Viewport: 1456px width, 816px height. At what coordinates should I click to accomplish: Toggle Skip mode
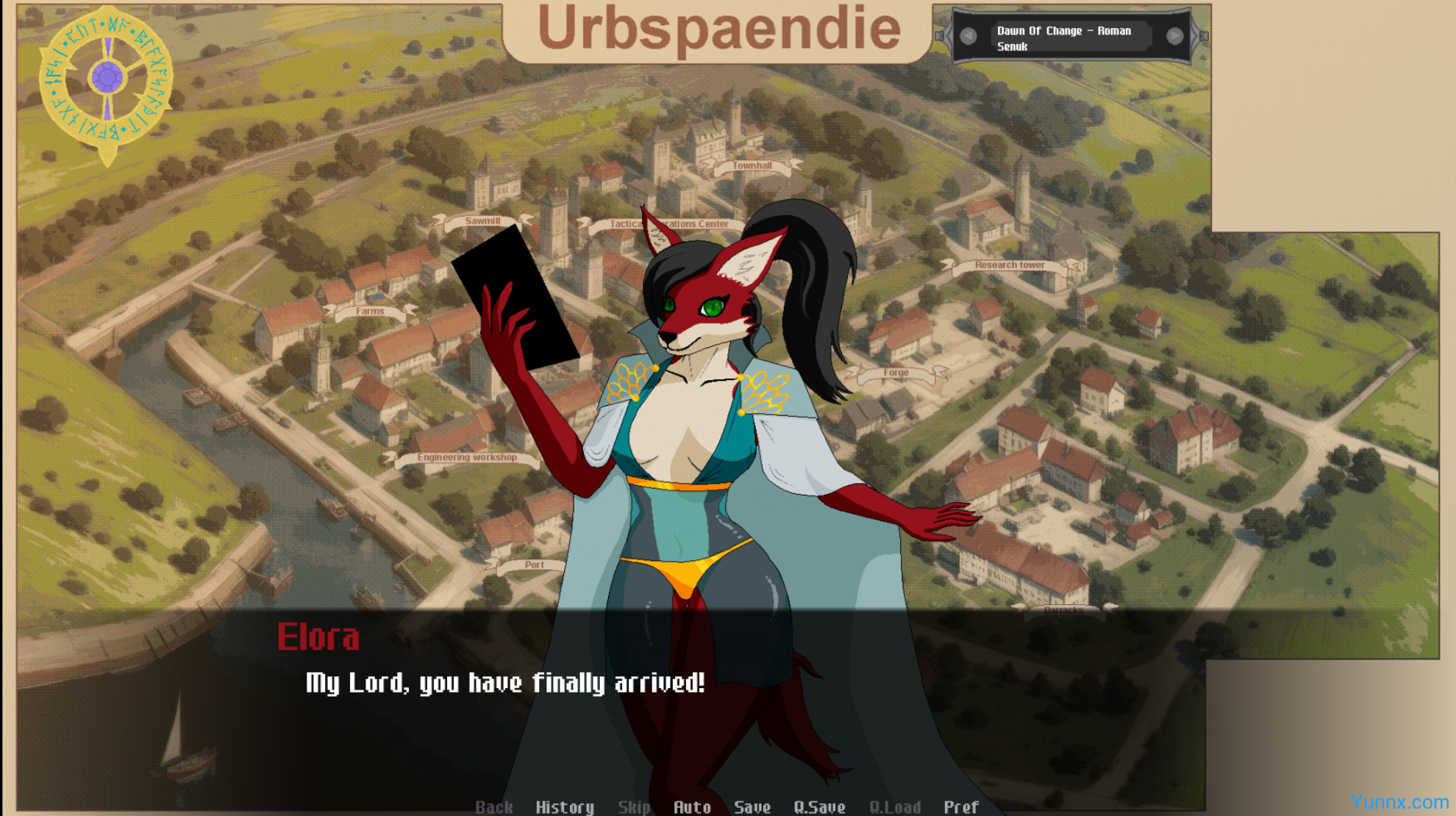point(633,806)
